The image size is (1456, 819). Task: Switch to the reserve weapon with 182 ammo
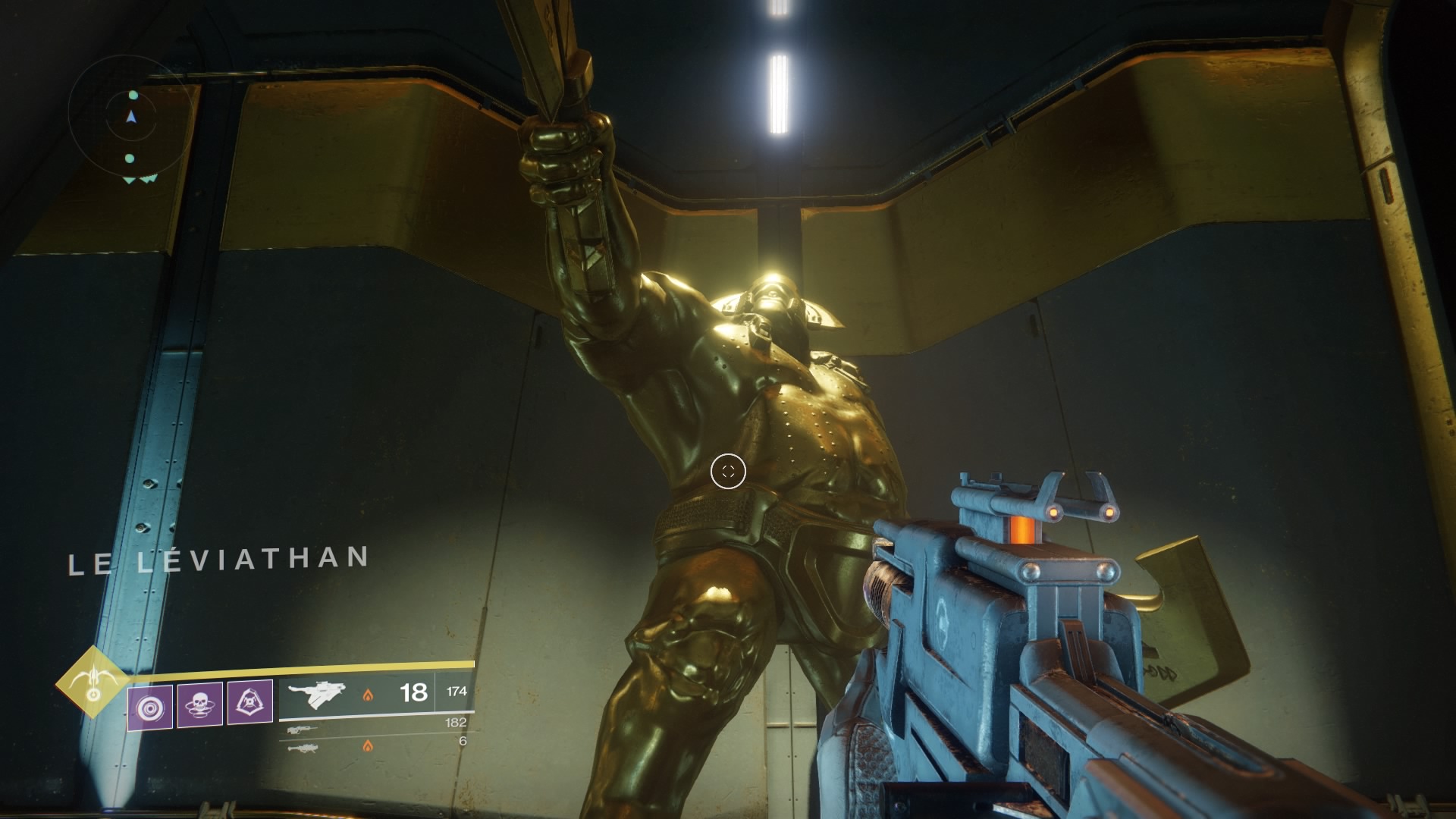[x=303, y=730]
